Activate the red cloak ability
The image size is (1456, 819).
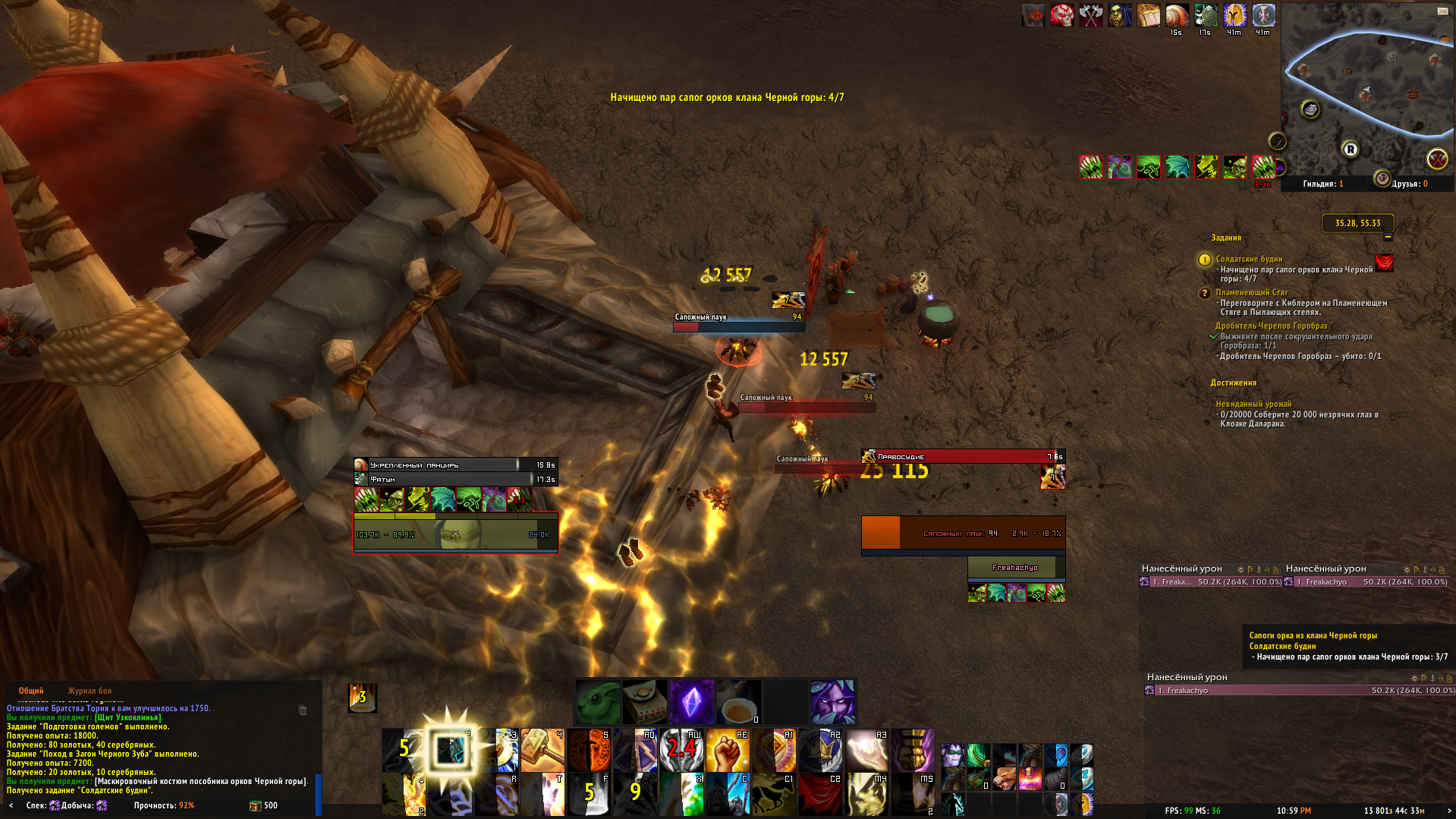click(820, 794)
